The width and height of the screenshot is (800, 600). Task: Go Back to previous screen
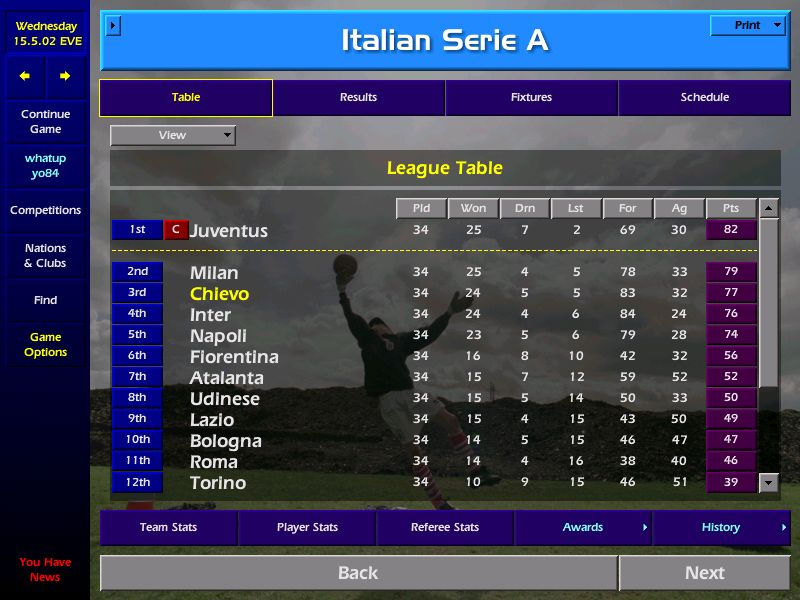pos(358,573)
